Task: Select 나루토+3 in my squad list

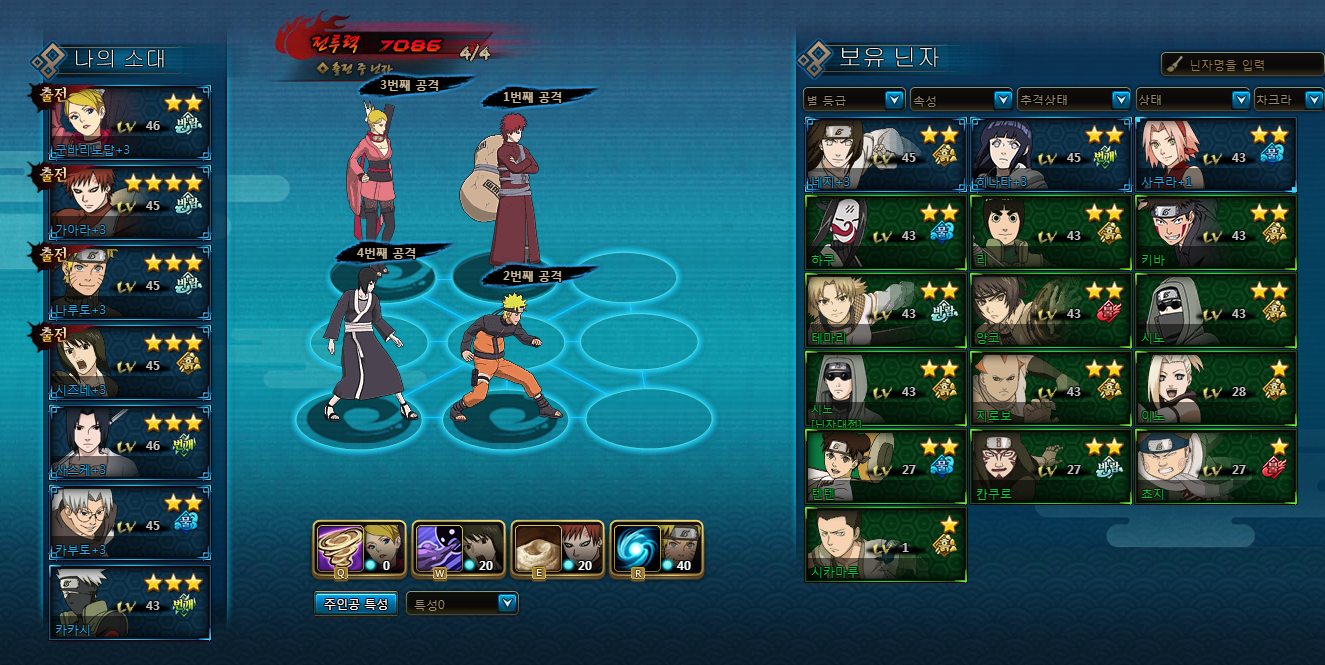Action: (x=131, y=283)
